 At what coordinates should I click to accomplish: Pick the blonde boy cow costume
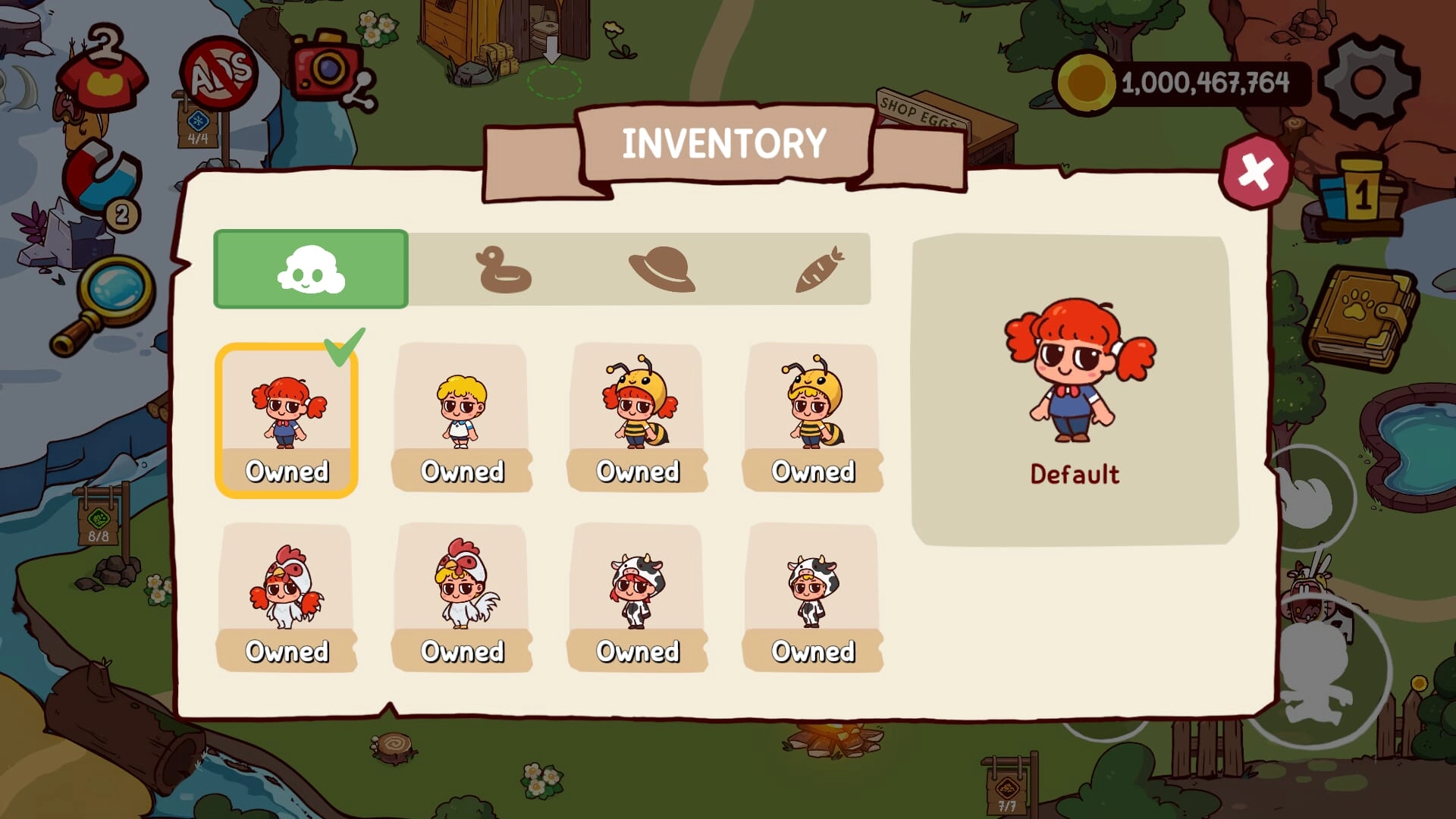pyautogui.click(x=813, y=597)
